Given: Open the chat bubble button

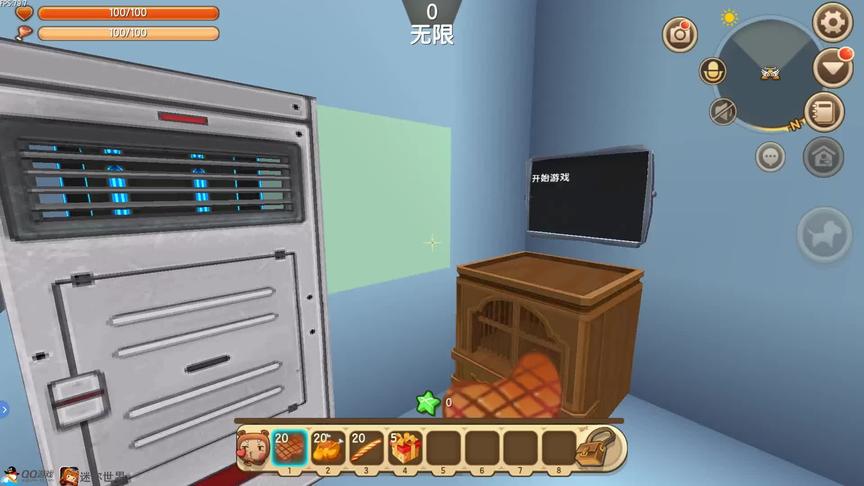Looking at the screenshot, I should [x=770, y=156].
